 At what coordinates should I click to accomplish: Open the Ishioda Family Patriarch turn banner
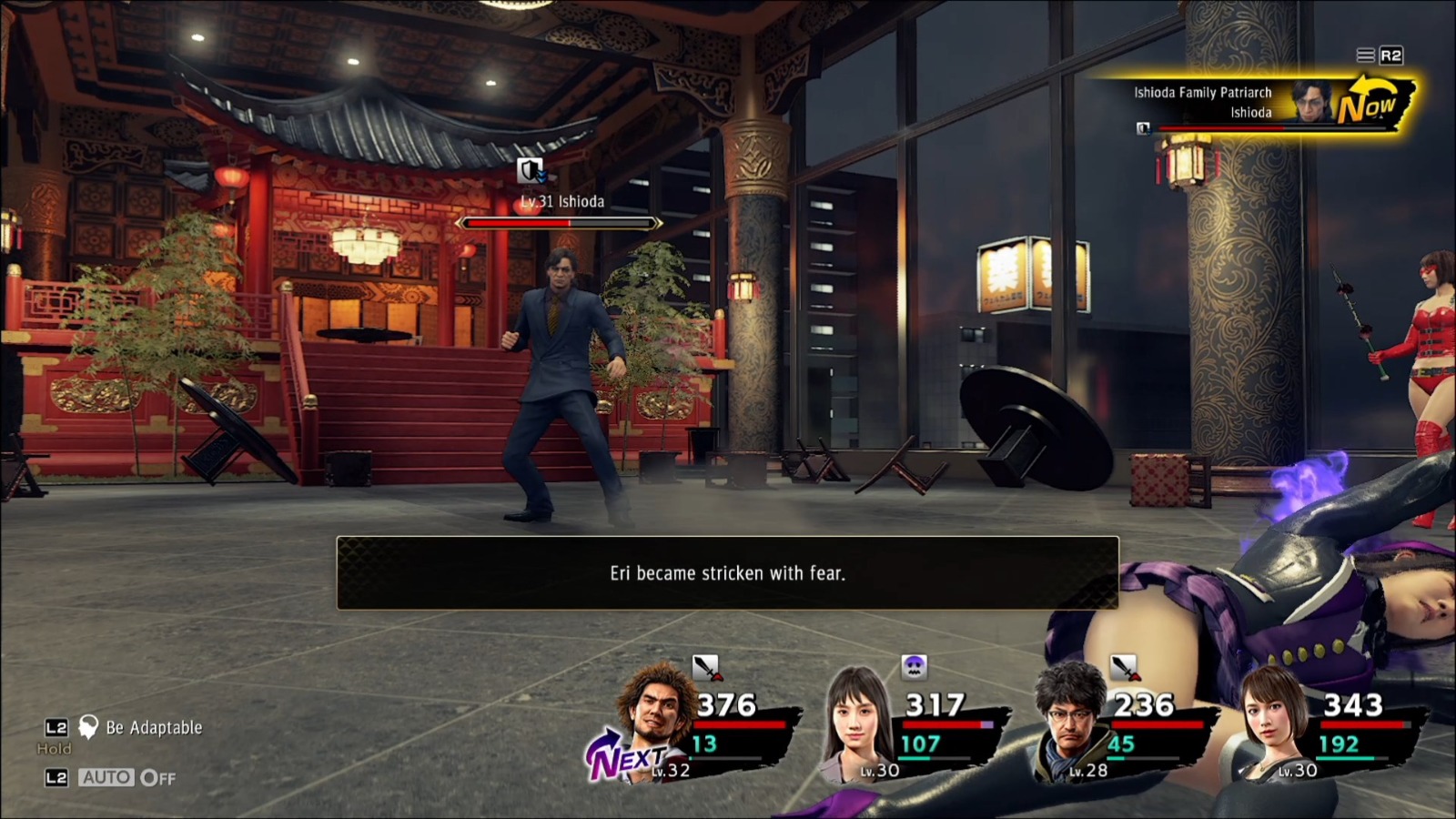tap(1203, 92)
